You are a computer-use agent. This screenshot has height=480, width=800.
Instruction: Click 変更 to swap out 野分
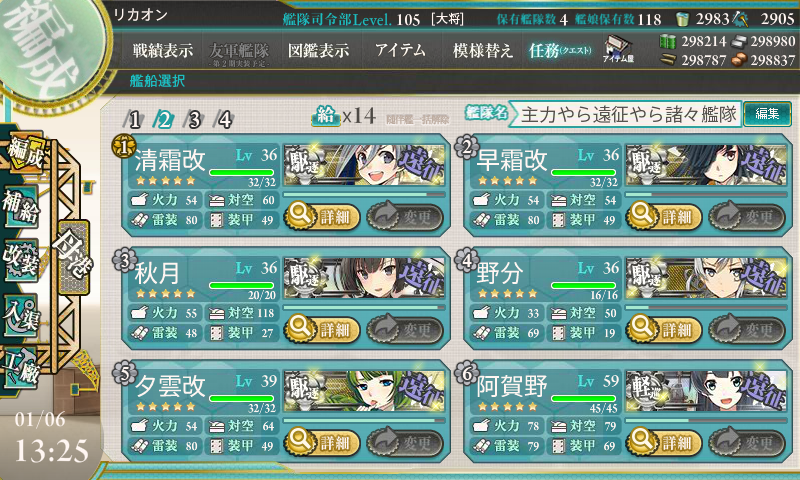coord(747,328)
